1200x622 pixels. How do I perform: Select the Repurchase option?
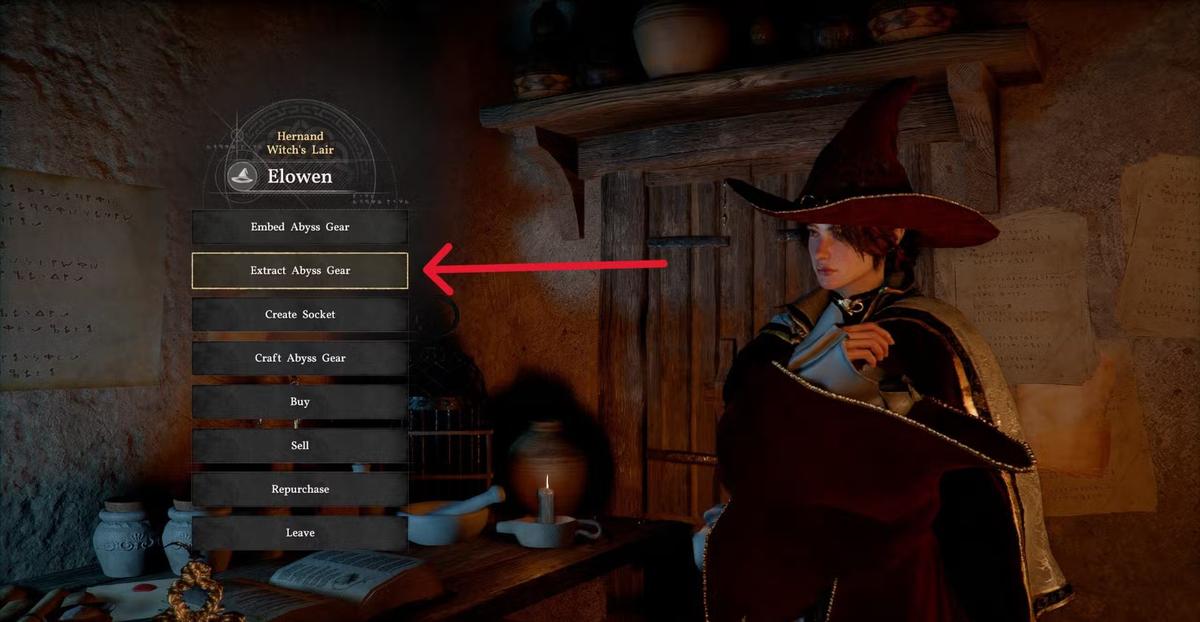click(x=300, y=489)
